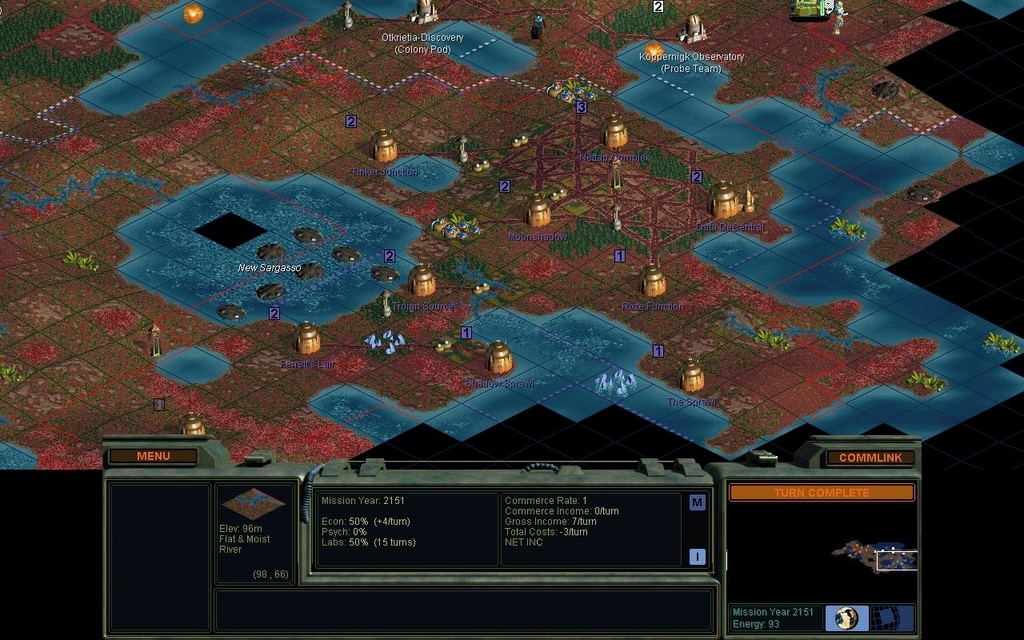This screenshot has width=1024, height=640.
Task: Click the I button in info panel
Action: coord(697,557)
